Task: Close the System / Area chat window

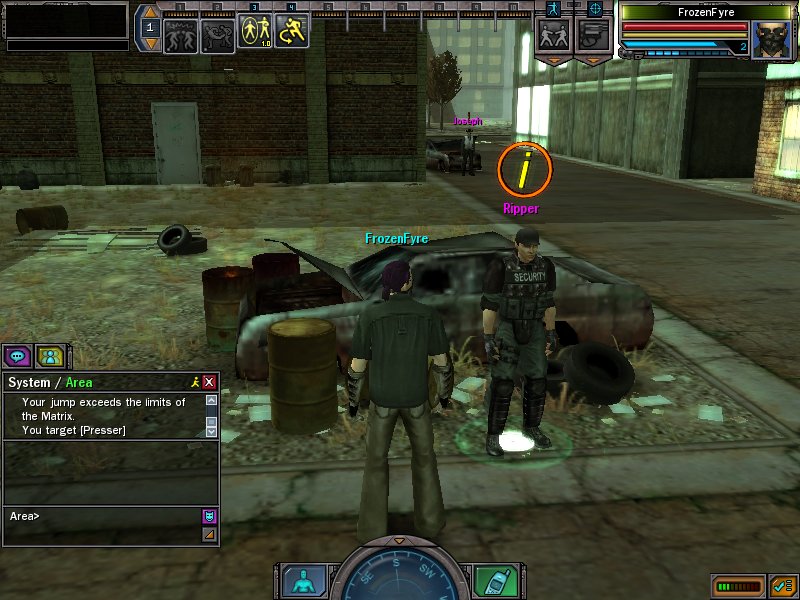Action: 209,382
